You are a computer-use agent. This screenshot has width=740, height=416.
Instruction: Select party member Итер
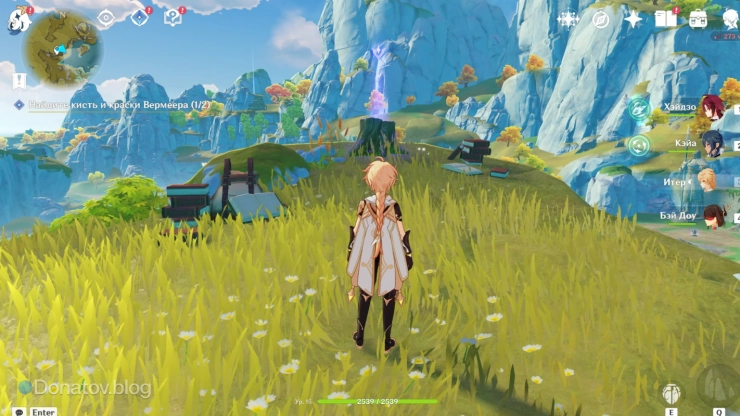click(708, 181)
